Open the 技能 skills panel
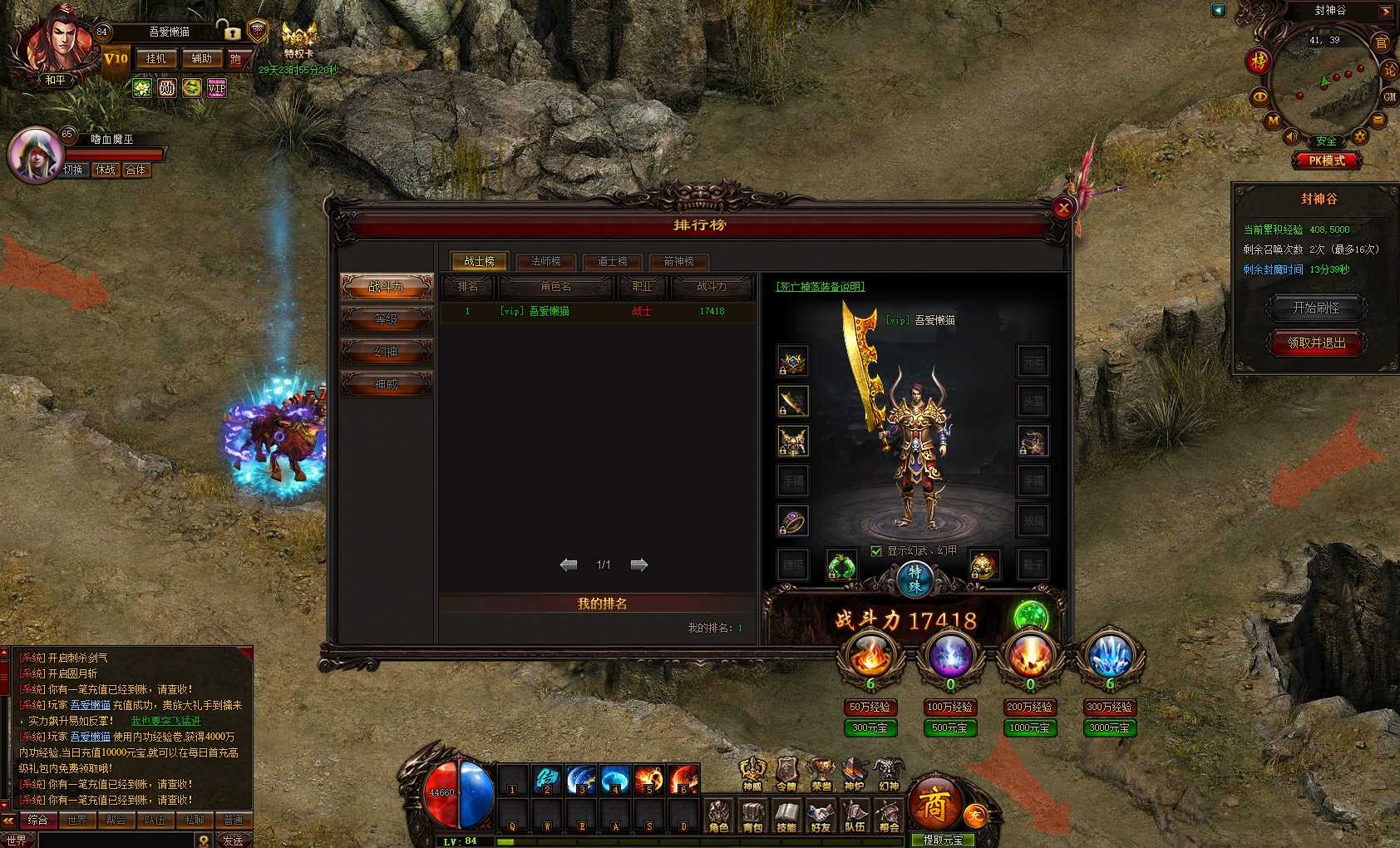 [786, 816]
